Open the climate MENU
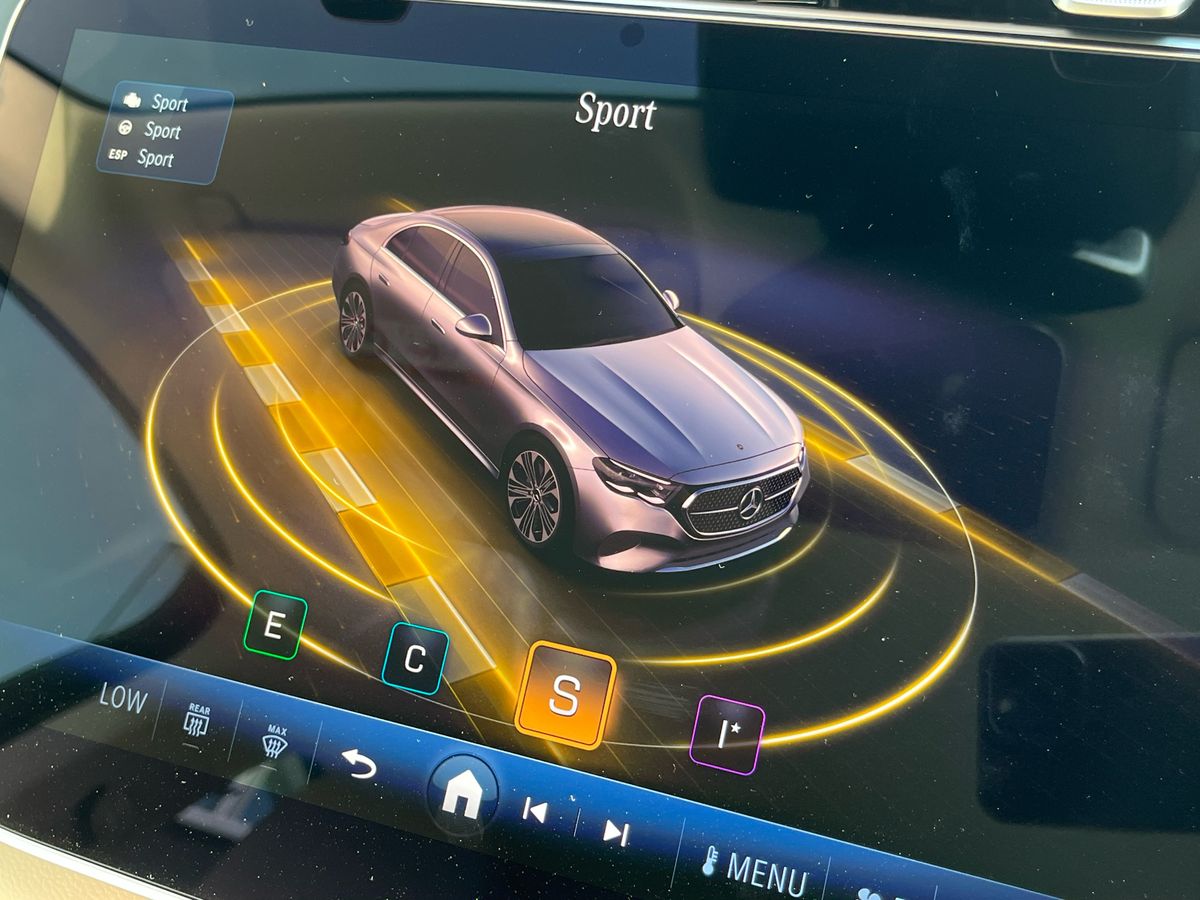Screen dimensions: 1200x900 click(756, 868)
